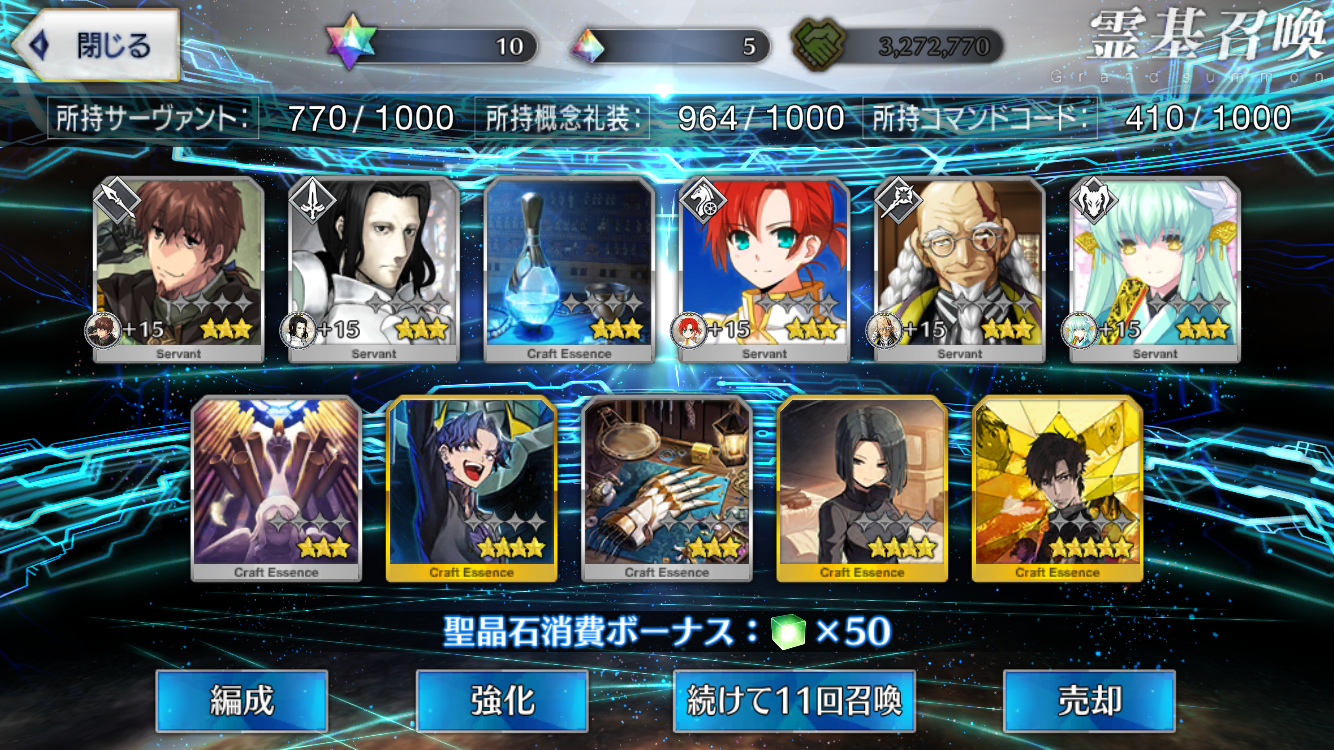Screen dimensions: 1334x750
Task: Open the 編成 formation menu
Action: point(242,700)
